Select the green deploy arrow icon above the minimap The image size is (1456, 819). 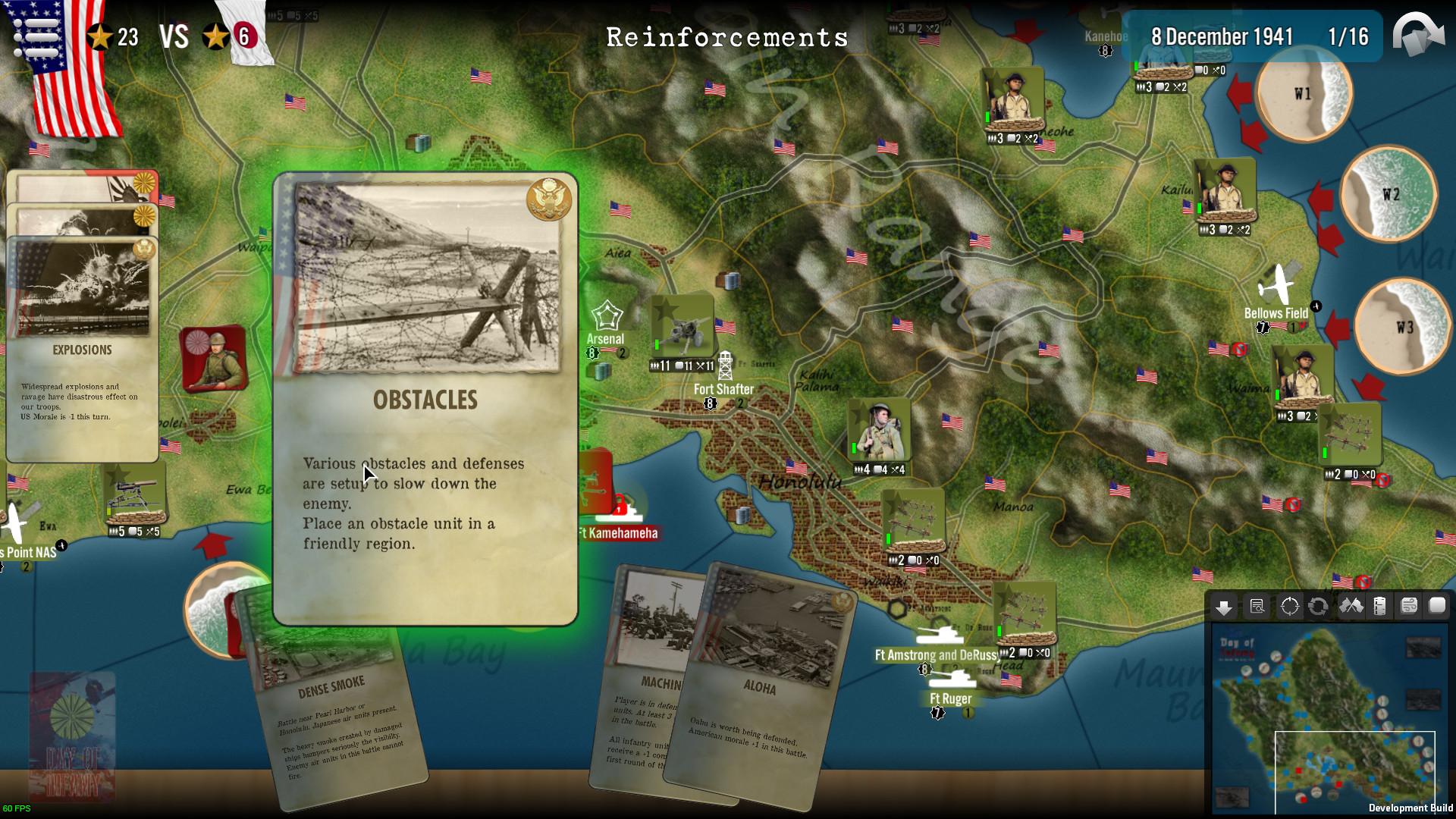click(1224, 607)
